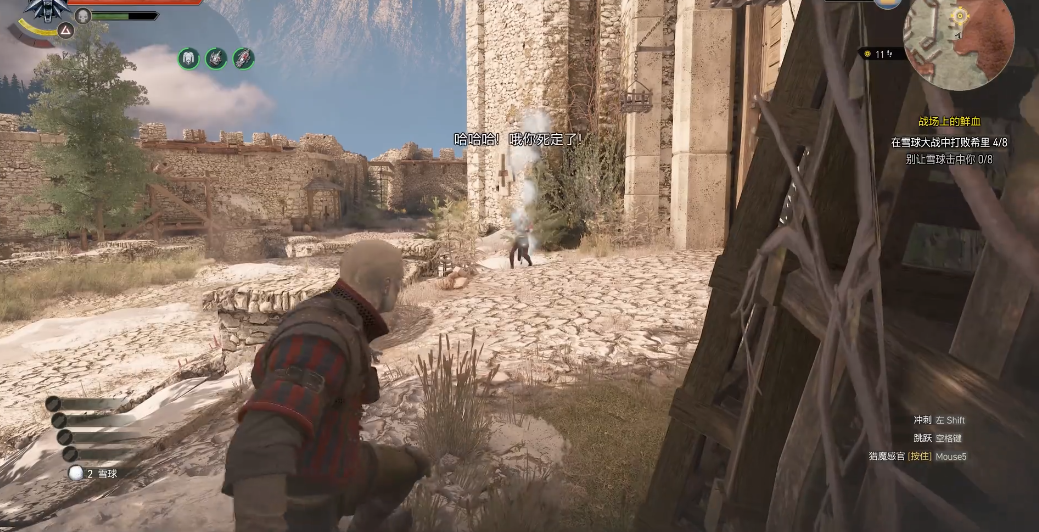Click the objective reading 4/8
The height and width of the screenshot is (532, 1039).
[x=949, y=143]
